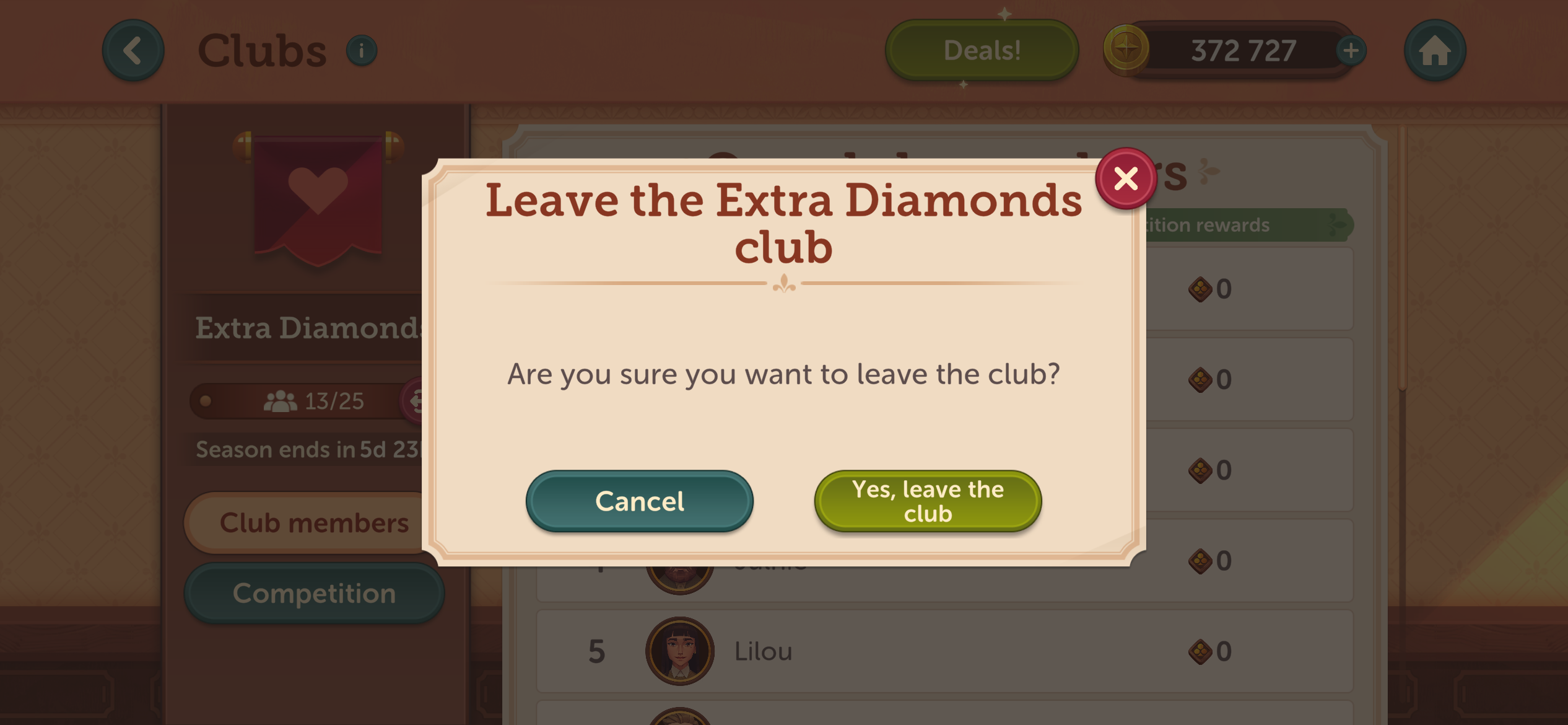The width and height of the screenshot is (1568, 725).
Task: Cancel leaving the Extra Diamonds club
Action: [x=640, y=501]
